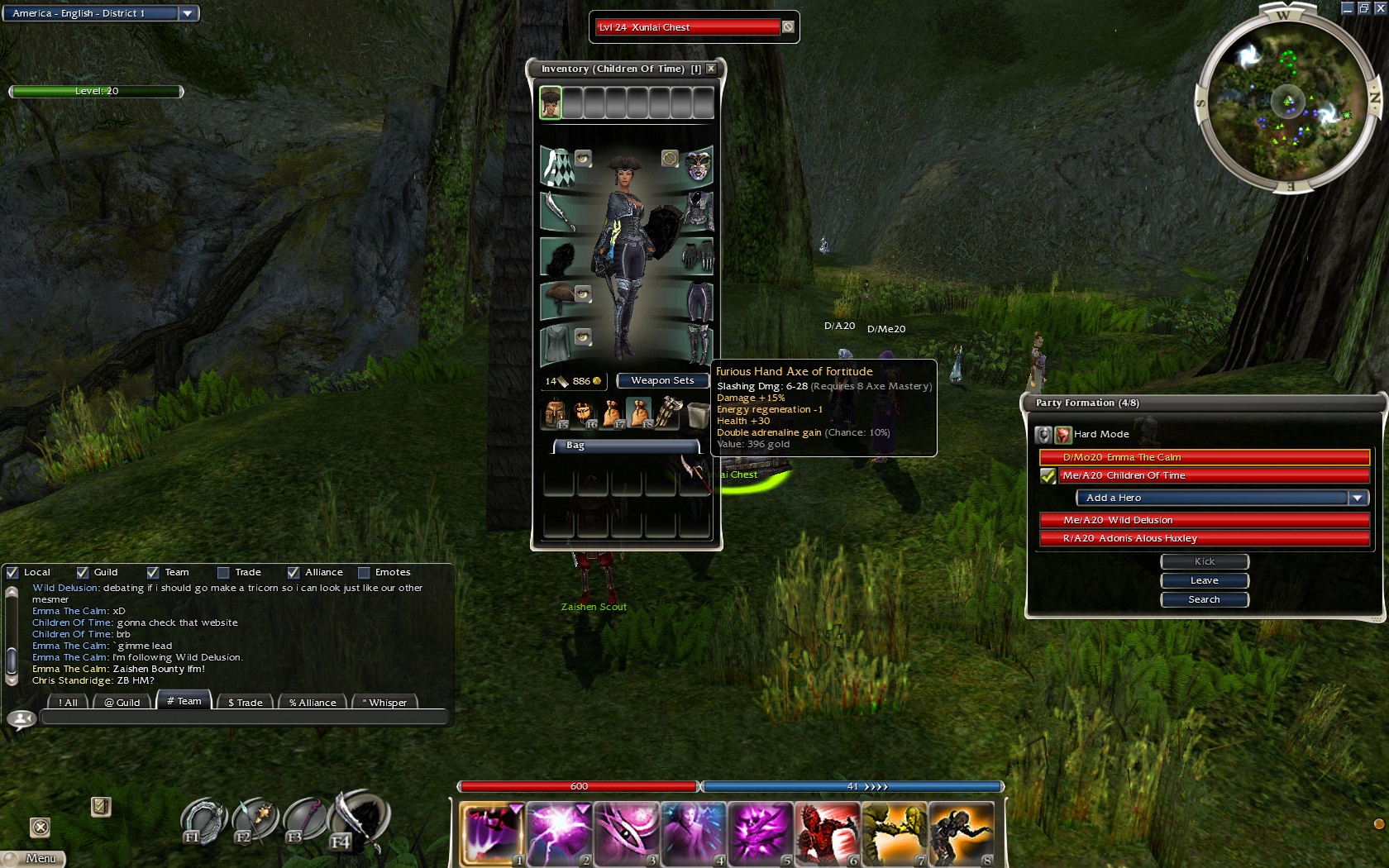Click the chat message input field
This screenshot has height=868, width=1389.
pos(244,718)
